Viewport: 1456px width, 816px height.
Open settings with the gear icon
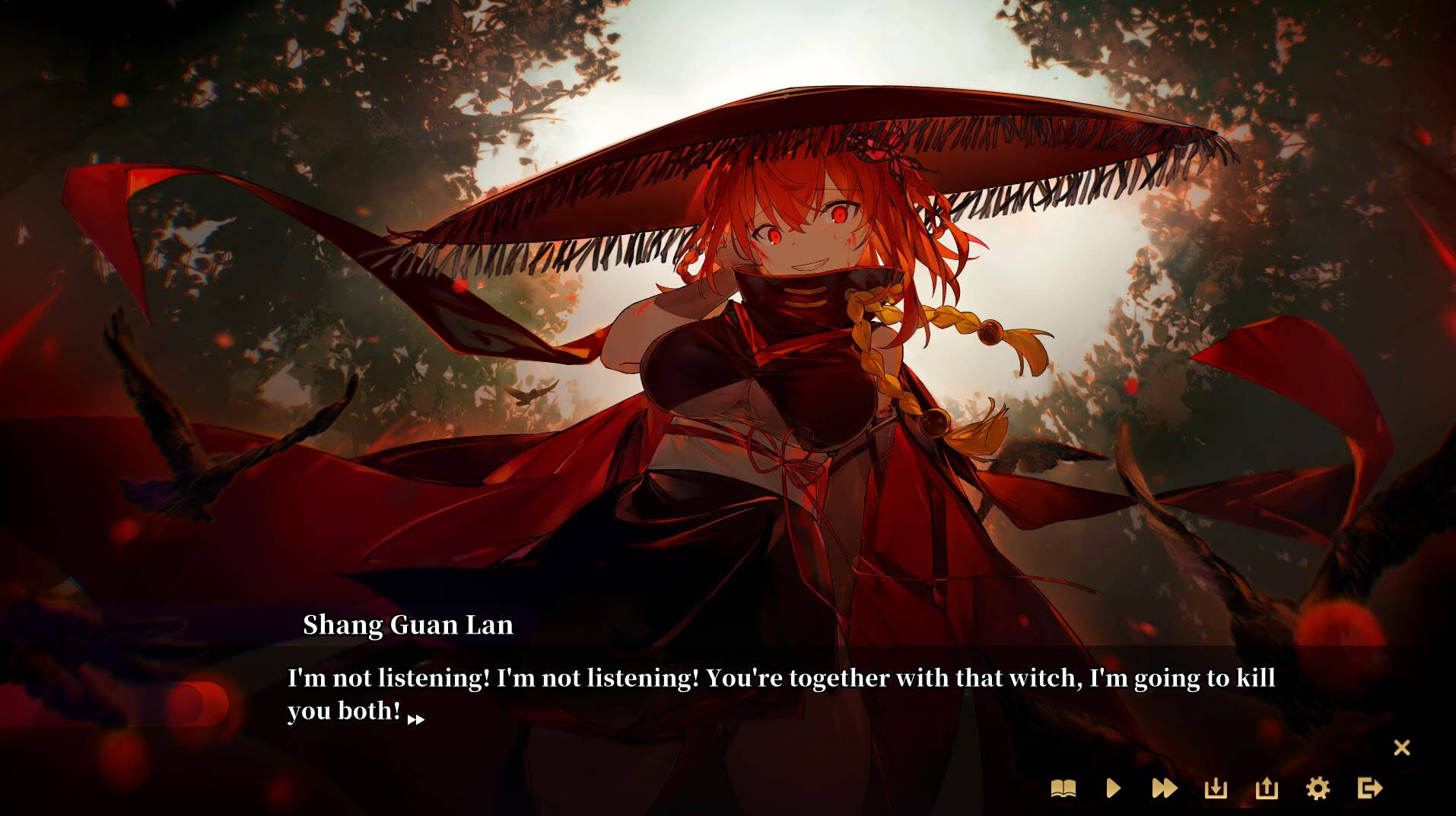(x=1318, y=789)
